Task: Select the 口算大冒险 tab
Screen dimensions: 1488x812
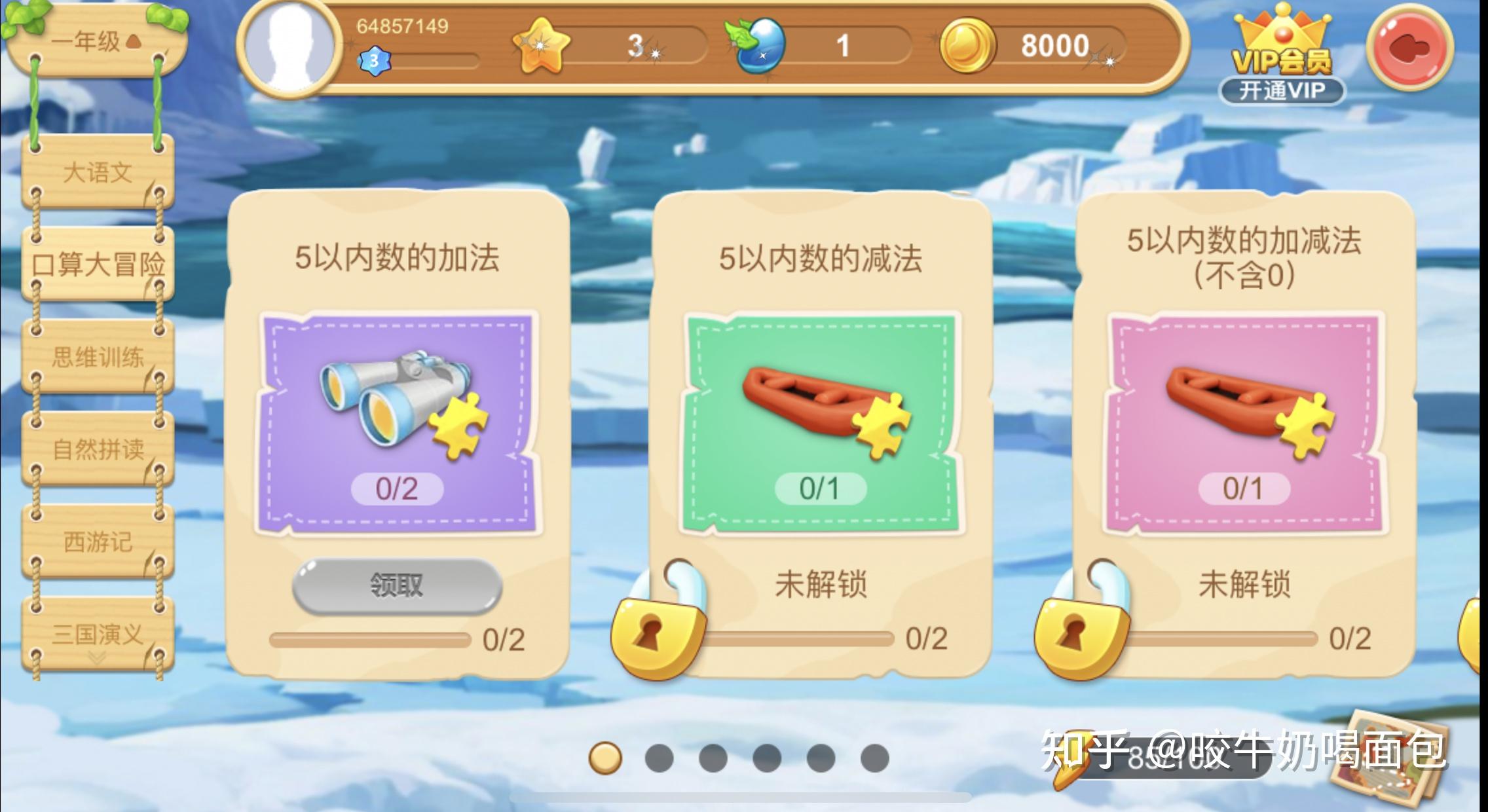Action: [98, 265]
